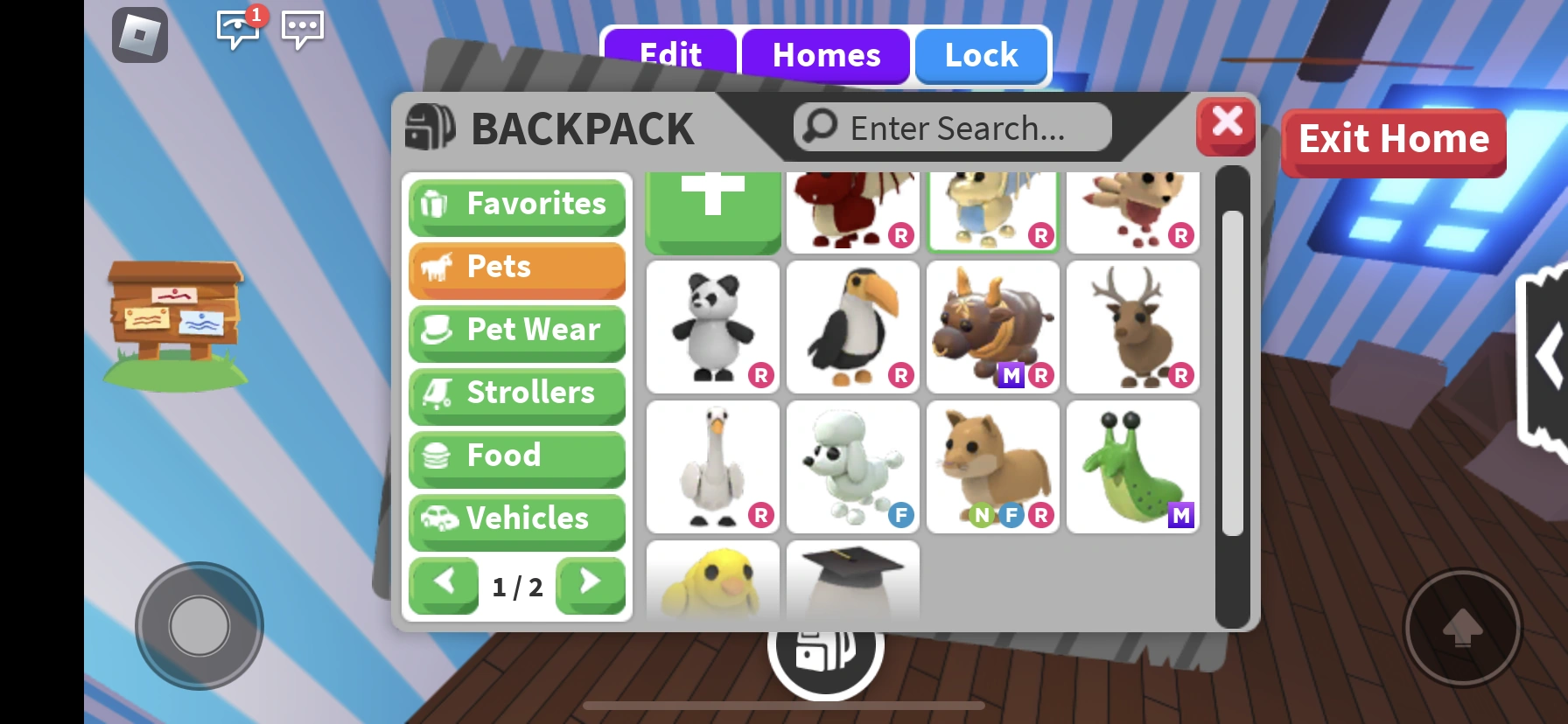Click Exit Home button
1568x724 pixels.
pyautogui.click(x=1393, y=140)
